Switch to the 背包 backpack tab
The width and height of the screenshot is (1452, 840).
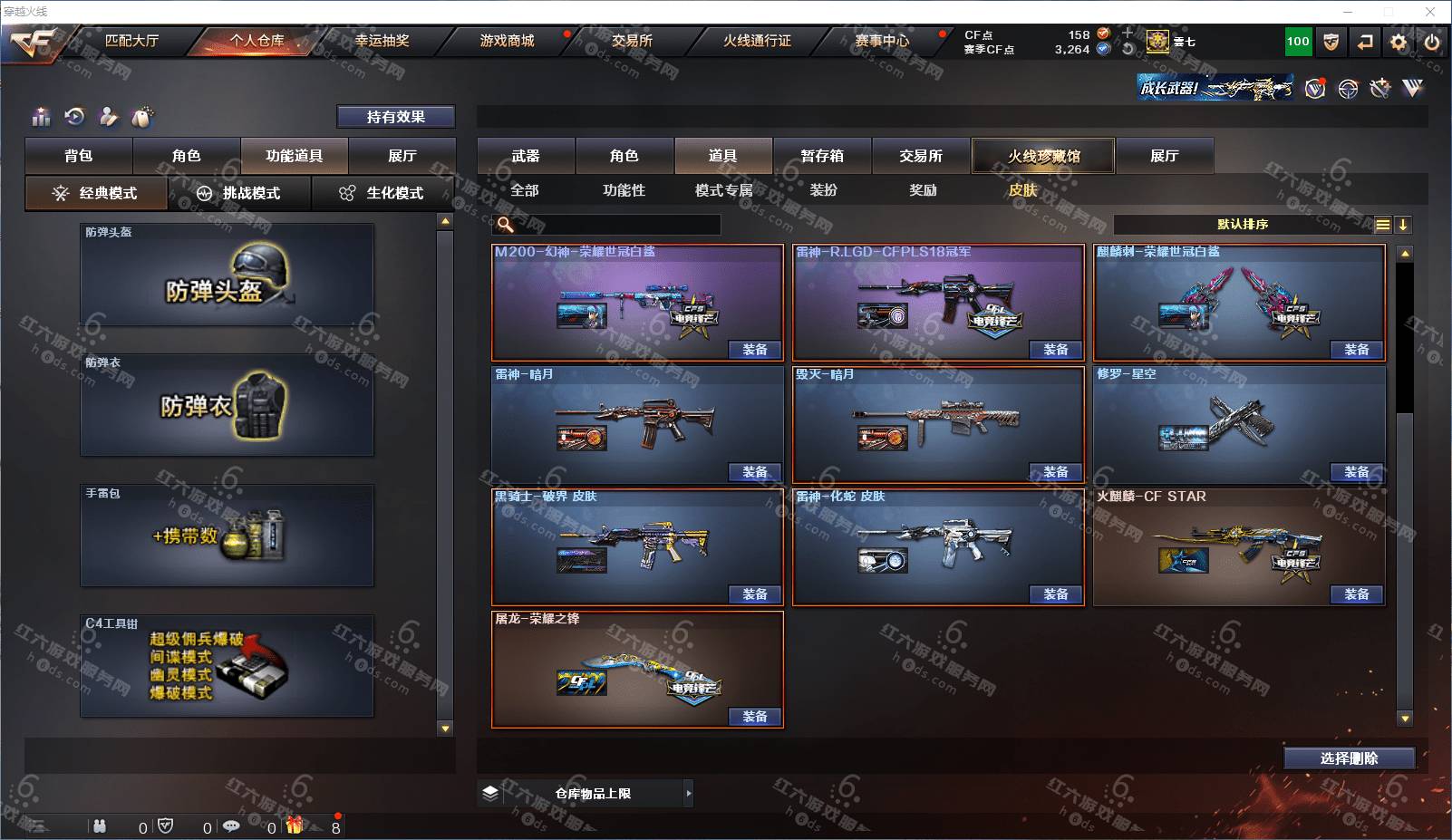click(79, 156)
